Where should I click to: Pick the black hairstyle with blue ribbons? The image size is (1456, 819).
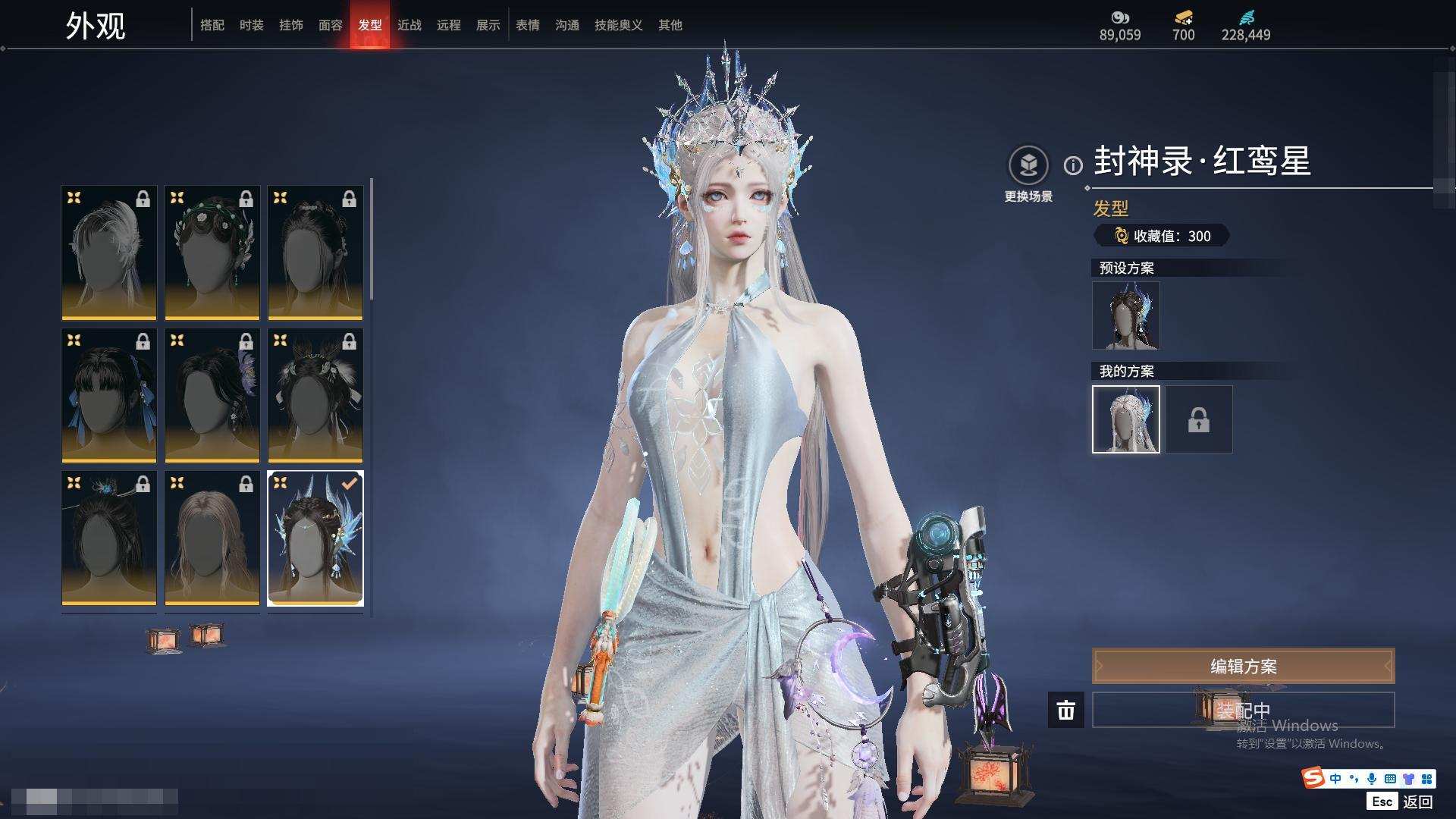109,395
